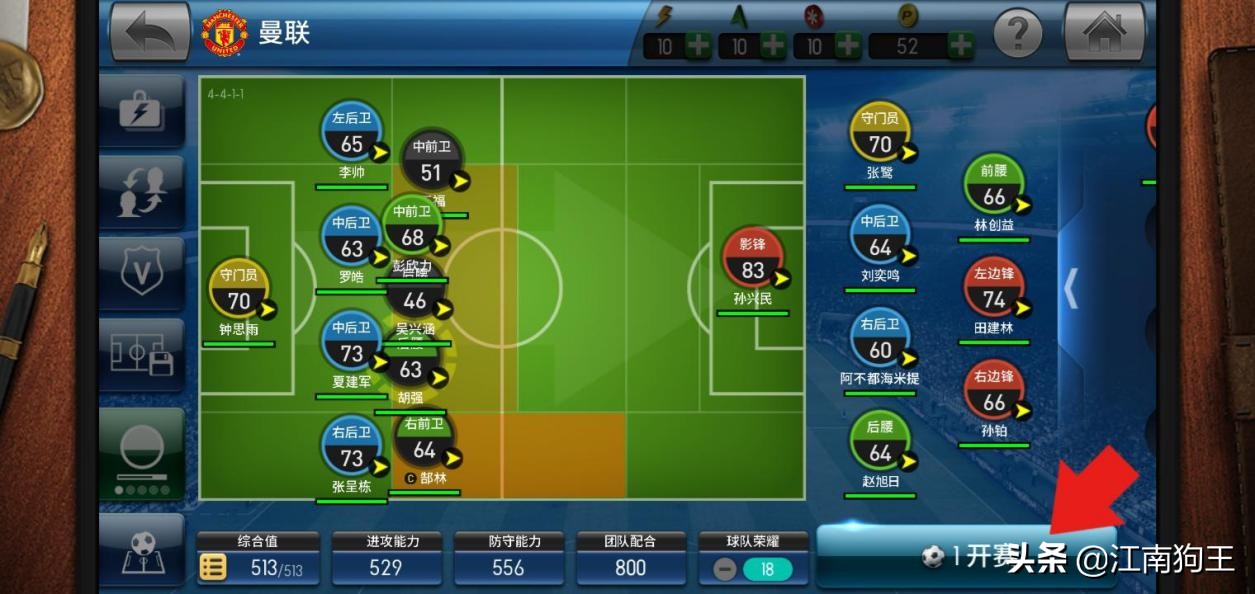
Task: Return to the home screen
Action: (x=1104, y=33)
